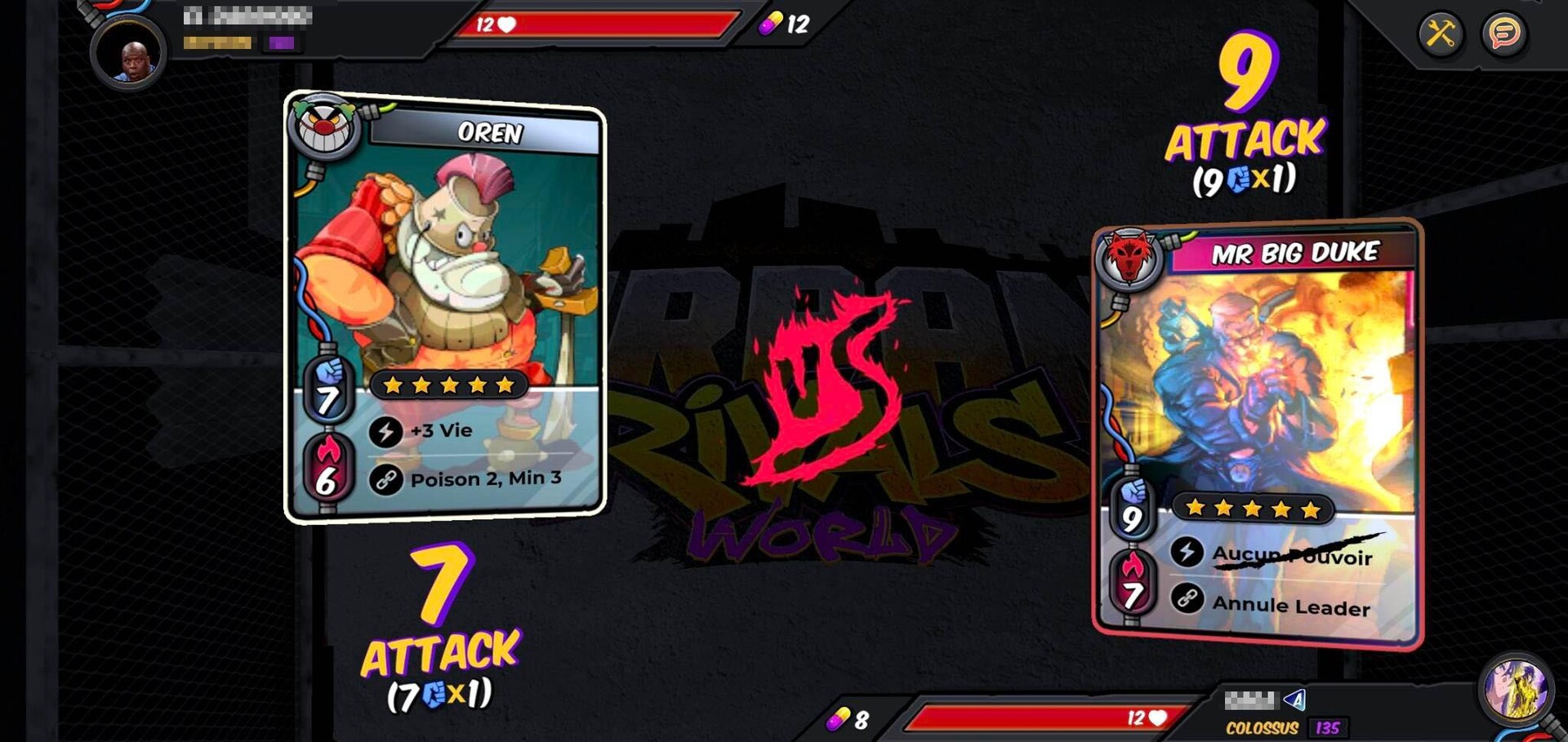This screenshot has width=1568, height=742.
Task: Click the lightning icon beside '+3 Vie'
Action: pos(384,432)
